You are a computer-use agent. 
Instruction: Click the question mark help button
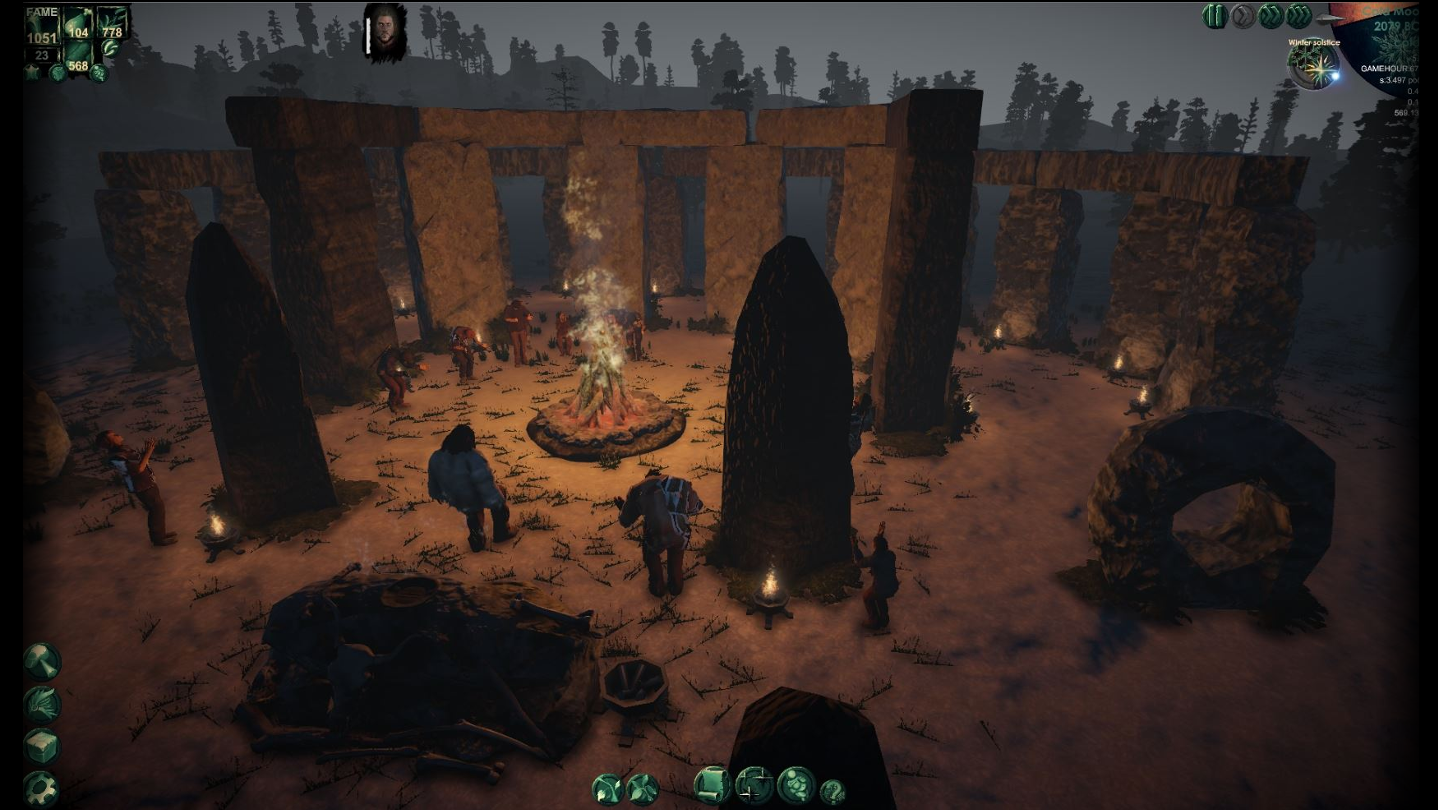(x=833, y=792)
